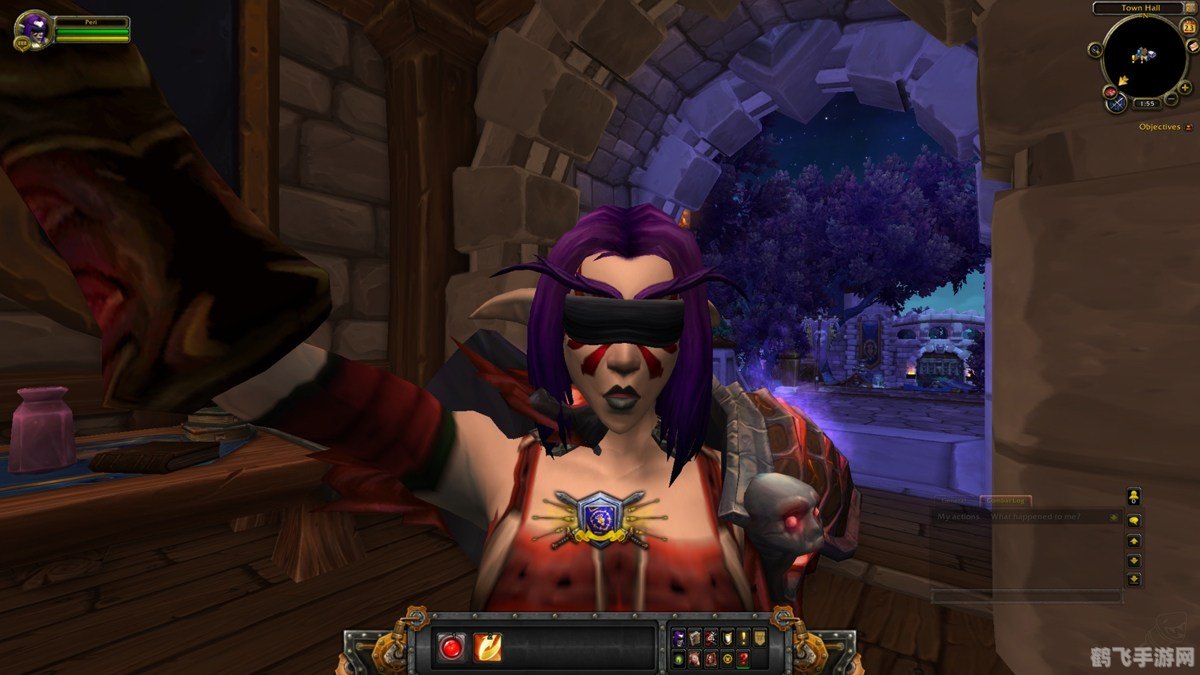Open the social friends button
This screenshot has height=675, width=1200.
tap(1133, 496)
